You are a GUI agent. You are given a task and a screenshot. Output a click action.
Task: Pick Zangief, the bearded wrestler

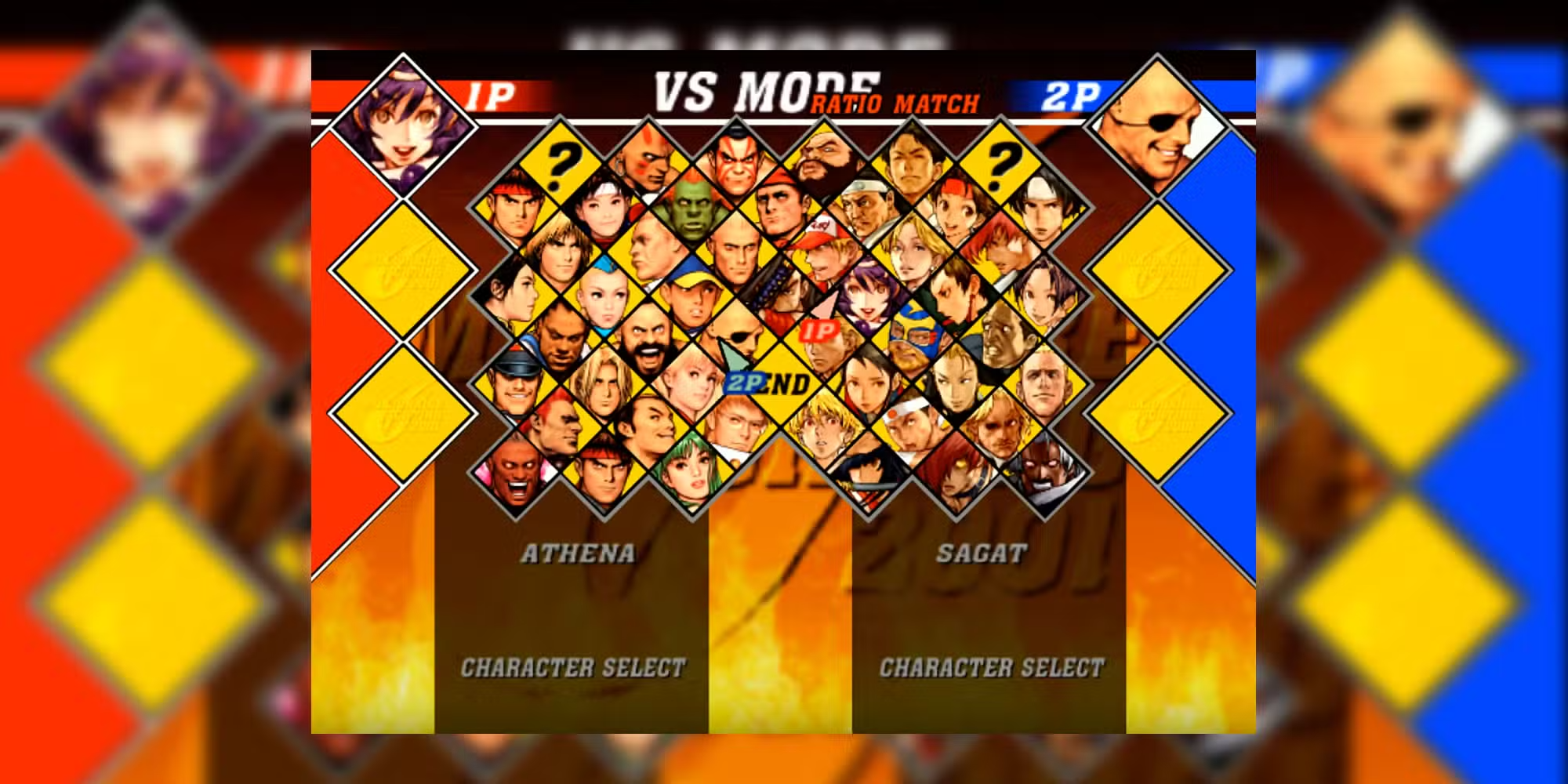(647, 341)
